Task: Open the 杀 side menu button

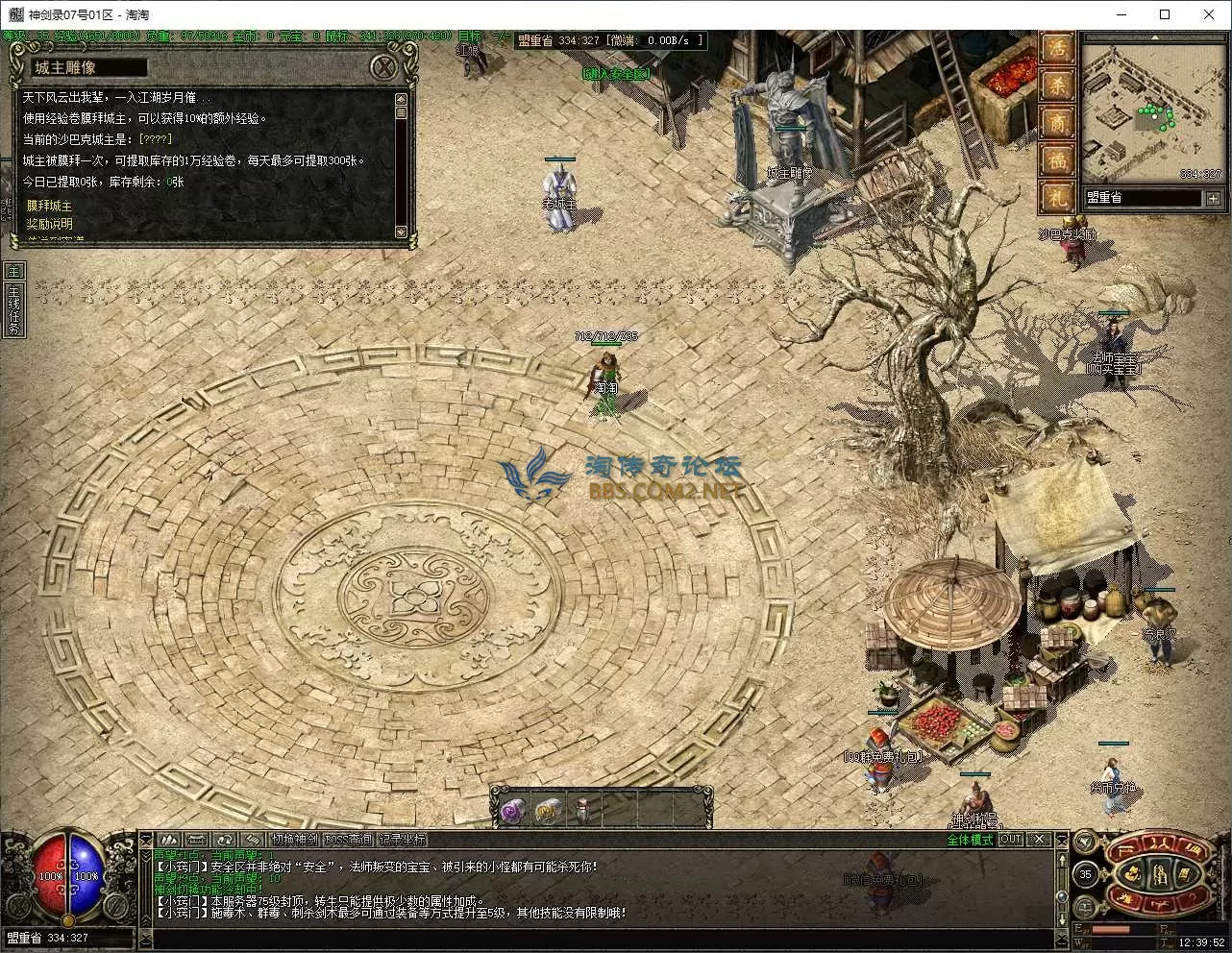Action: tap(1057, 86)
